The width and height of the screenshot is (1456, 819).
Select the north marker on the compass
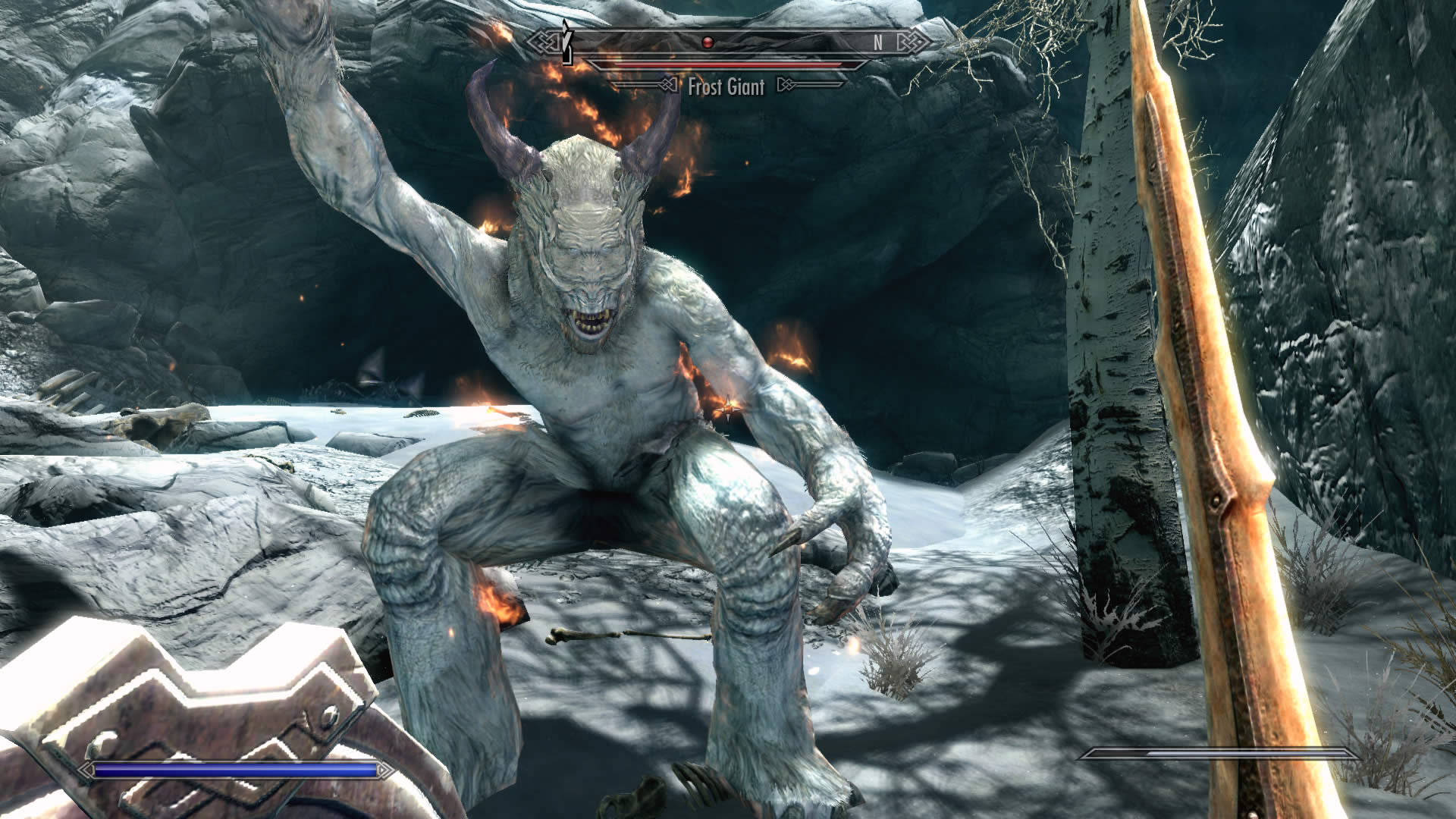[877, 43]
